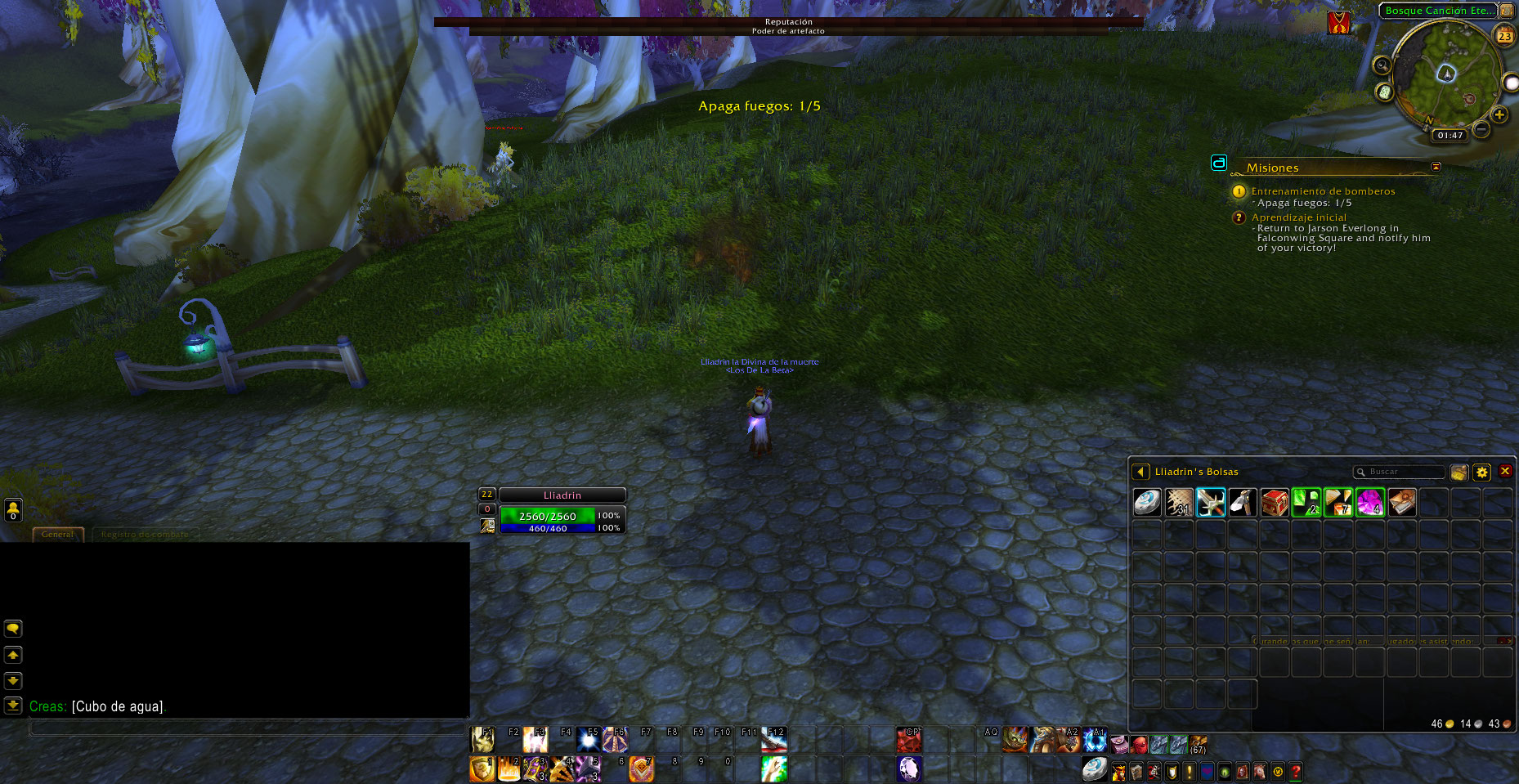The height and width of the screenshot is (784, 1519).
Task: Use the Hearthstone in the first bag slot
Action: [1147, 502]
